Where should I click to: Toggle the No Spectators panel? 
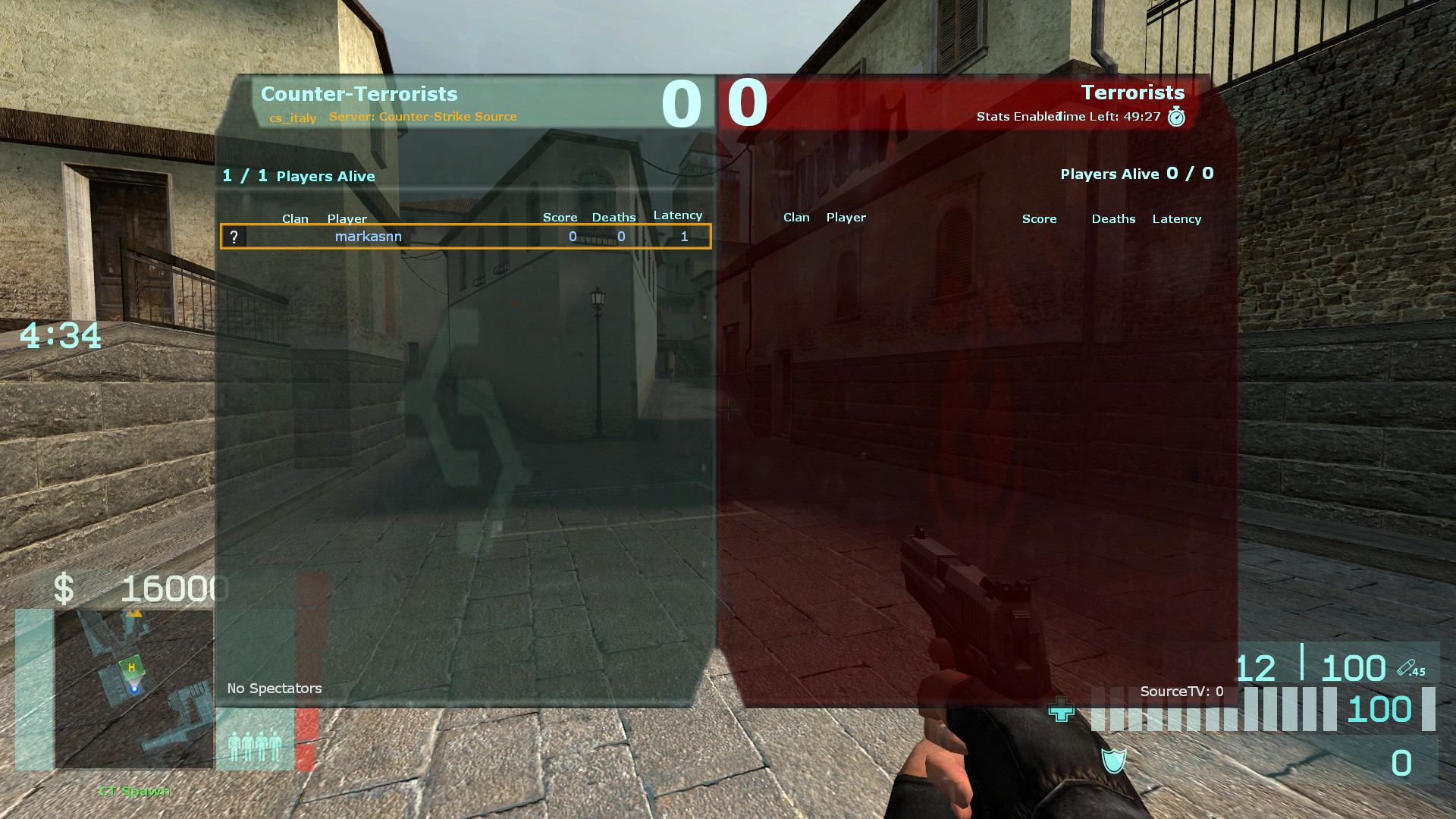click(x=275, y=689)
